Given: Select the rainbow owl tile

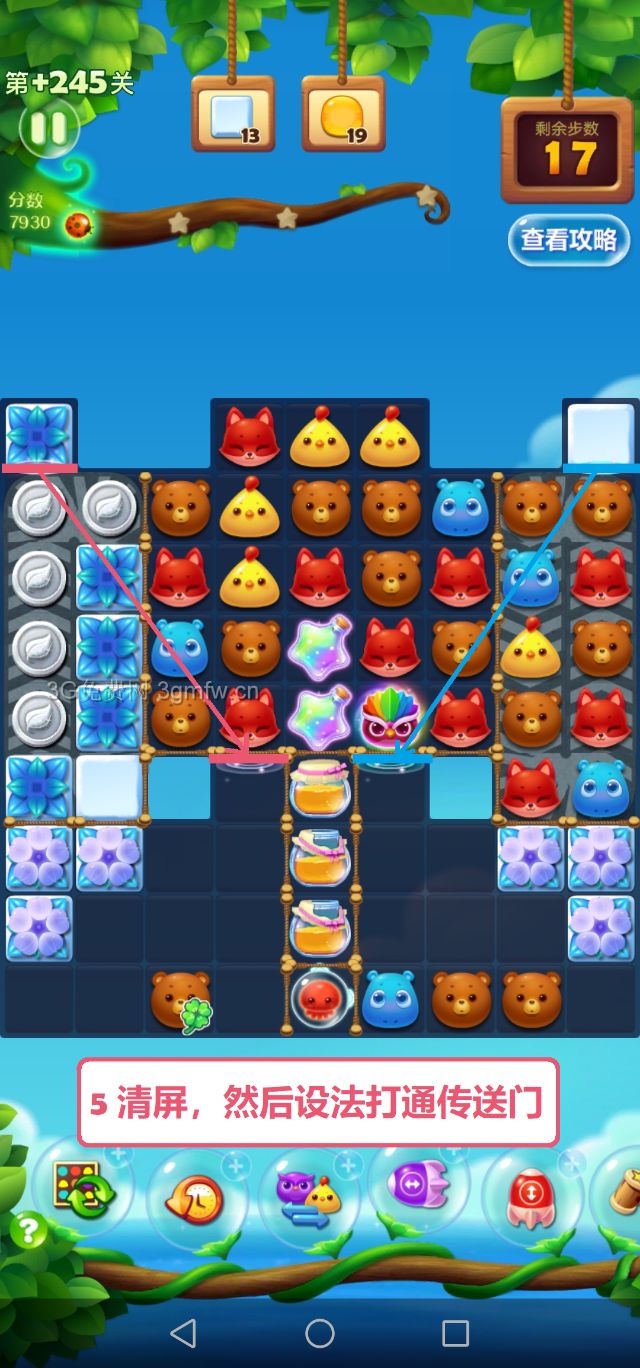Looking at the screenshot, I should pos(390,717).
